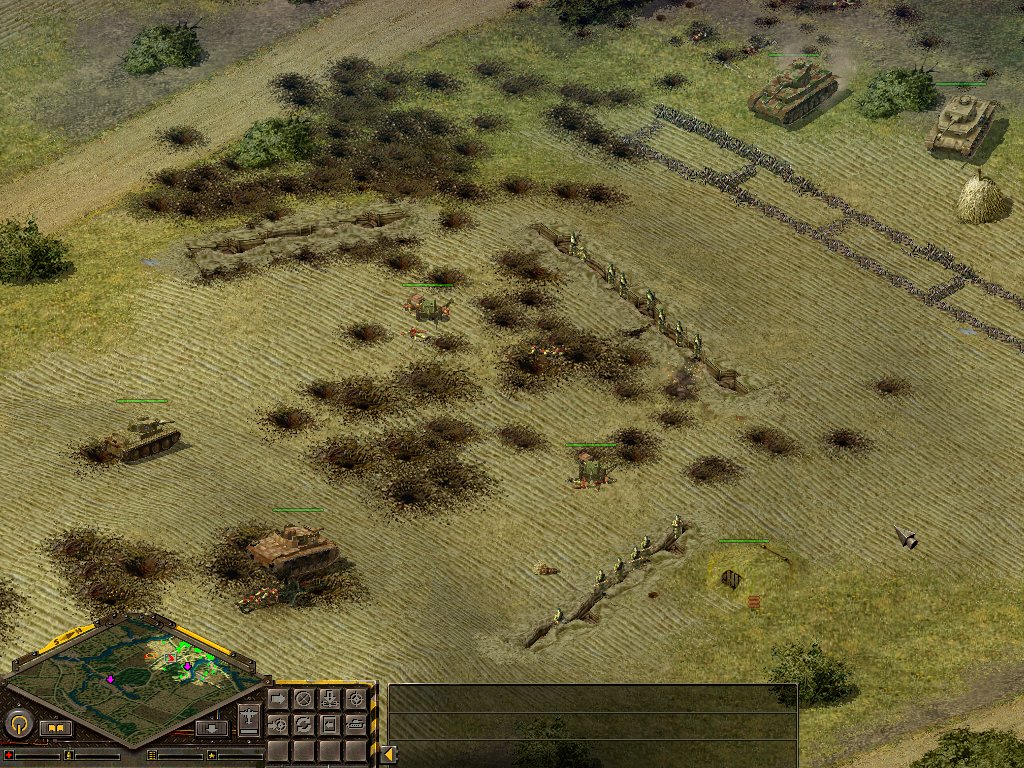Call in aviation with the plane button
This screenshot has width=1024, height=768.
(x=249, y=719)
